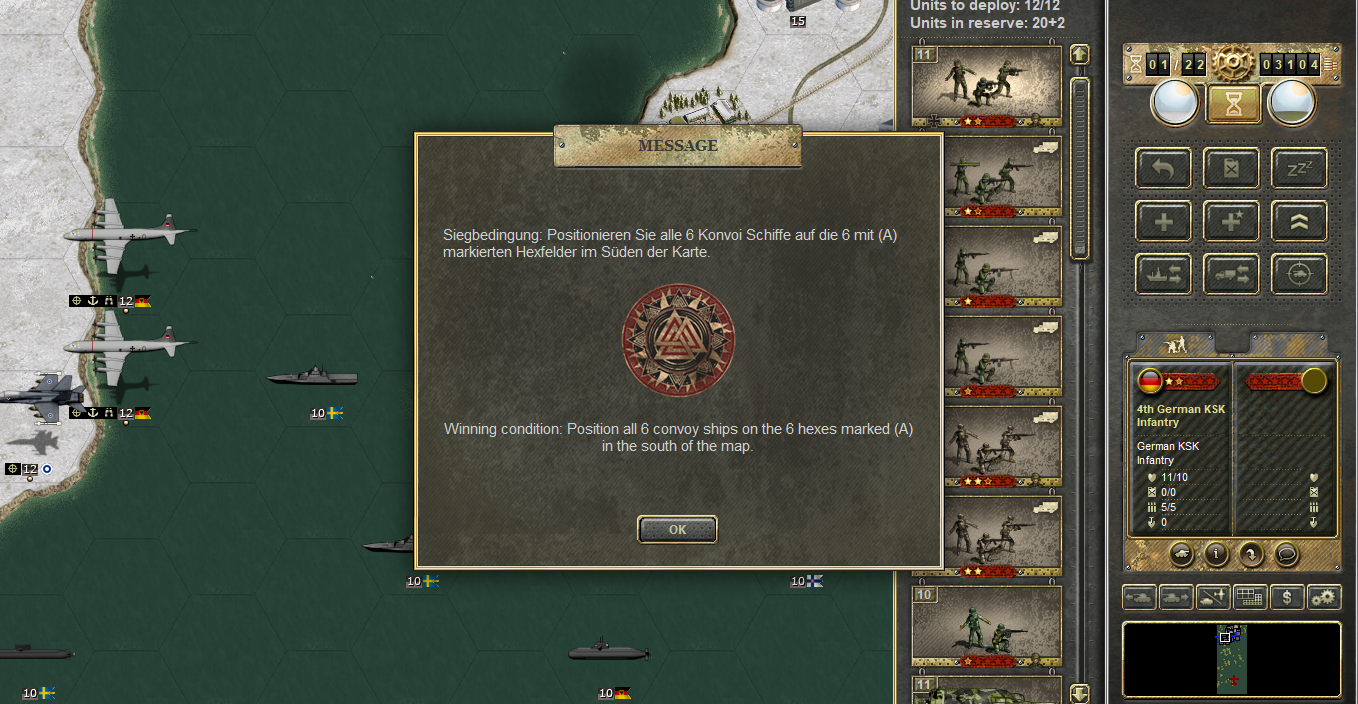Confirm the message with OK
The height and width of the screenshot is (704, 1358).
point(677,529)
